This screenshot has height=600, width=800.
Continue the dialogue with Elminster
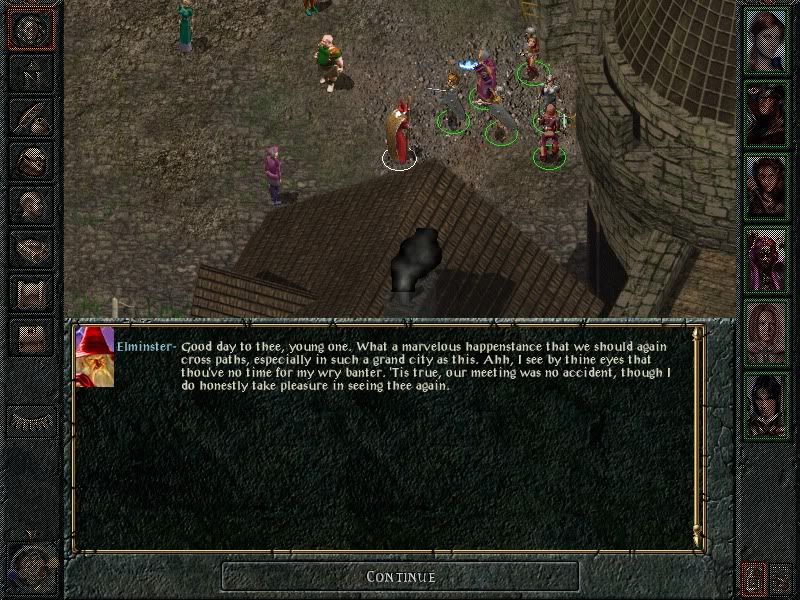pyautogui.click(x=400, y=576)
